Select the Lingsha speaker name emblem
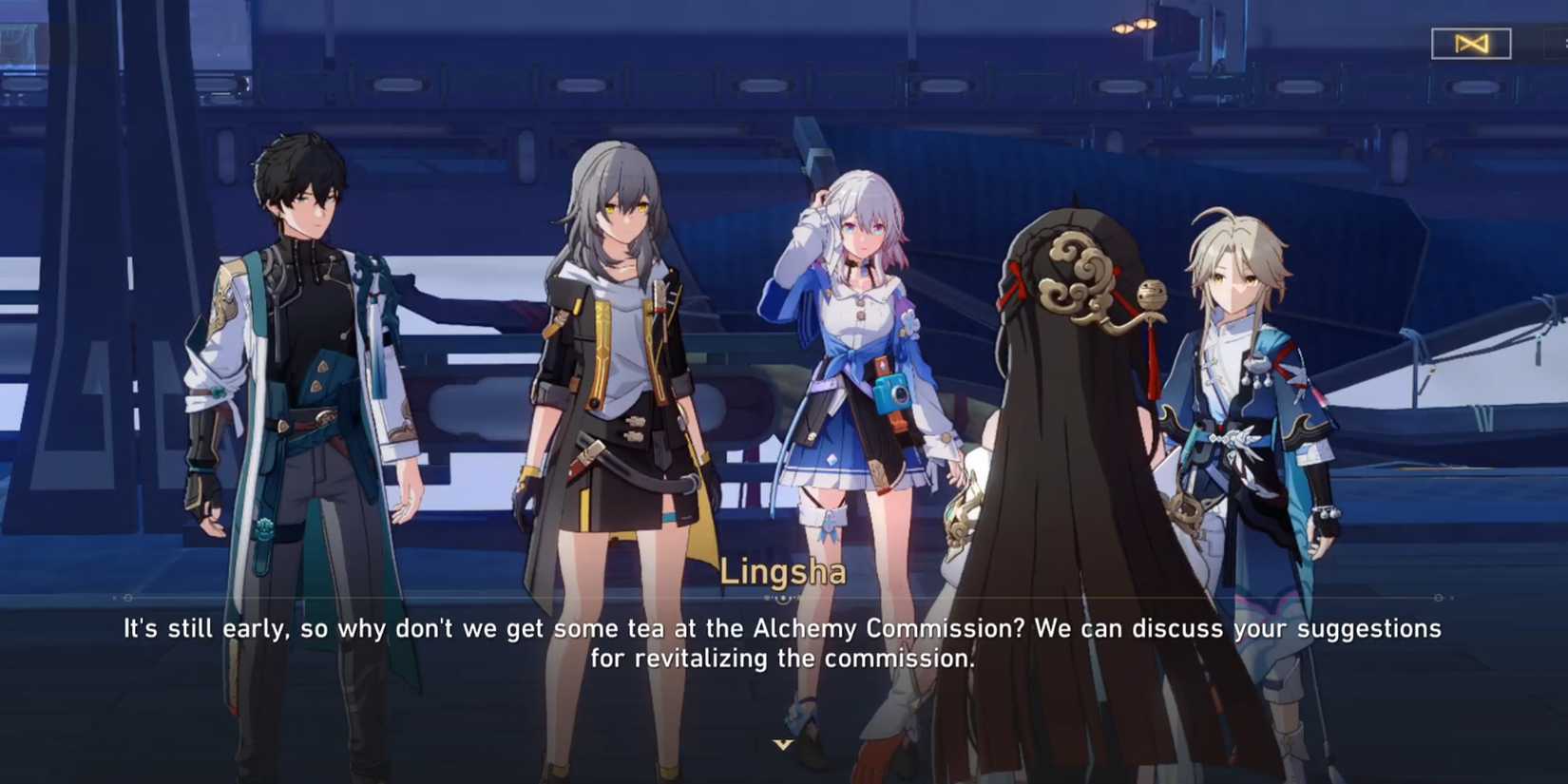 784,572
